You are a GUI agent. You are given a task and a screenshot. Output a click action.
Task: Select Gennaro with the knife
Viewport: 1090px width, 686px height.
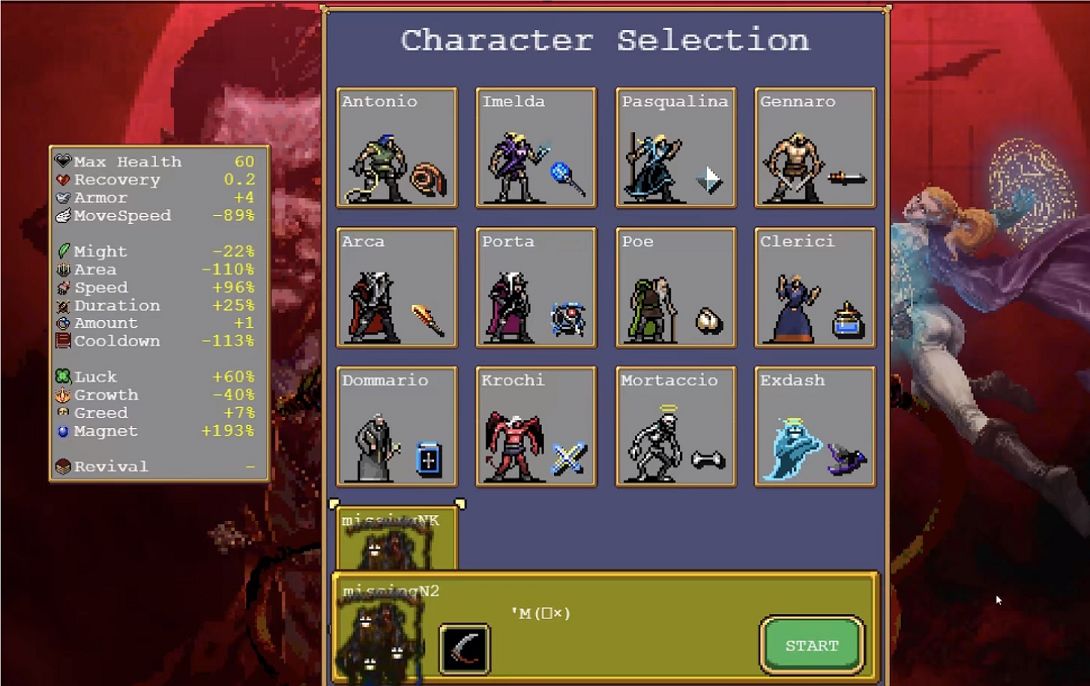815,148
